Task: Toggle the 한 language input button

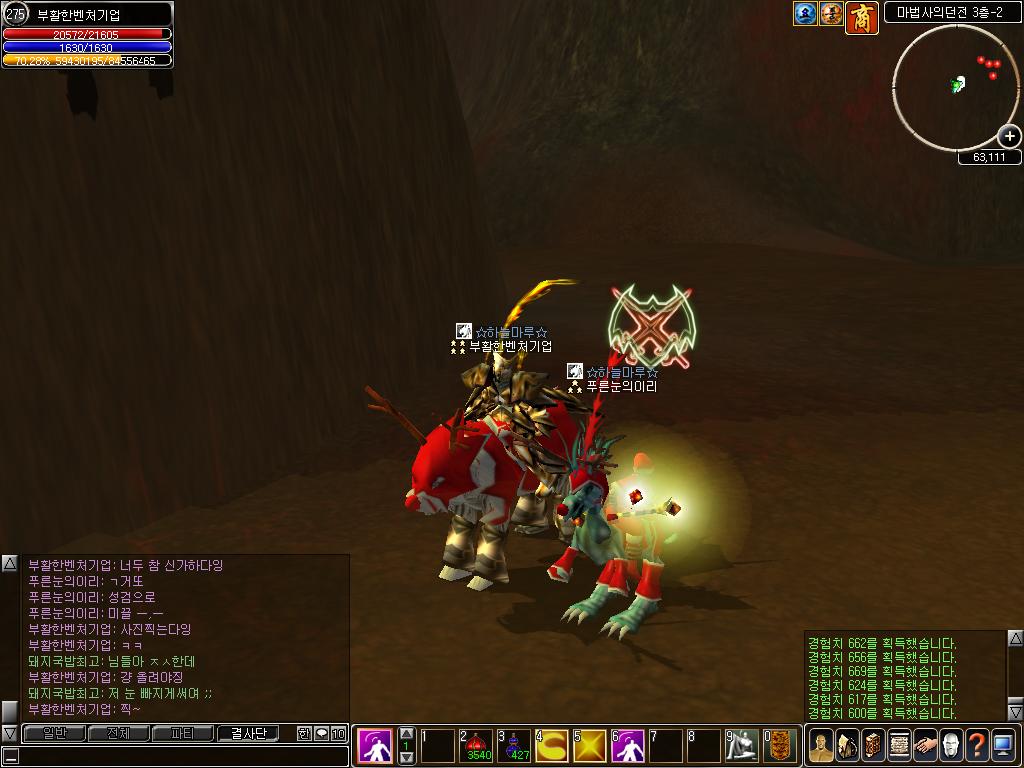Action: tap(304, 734)
